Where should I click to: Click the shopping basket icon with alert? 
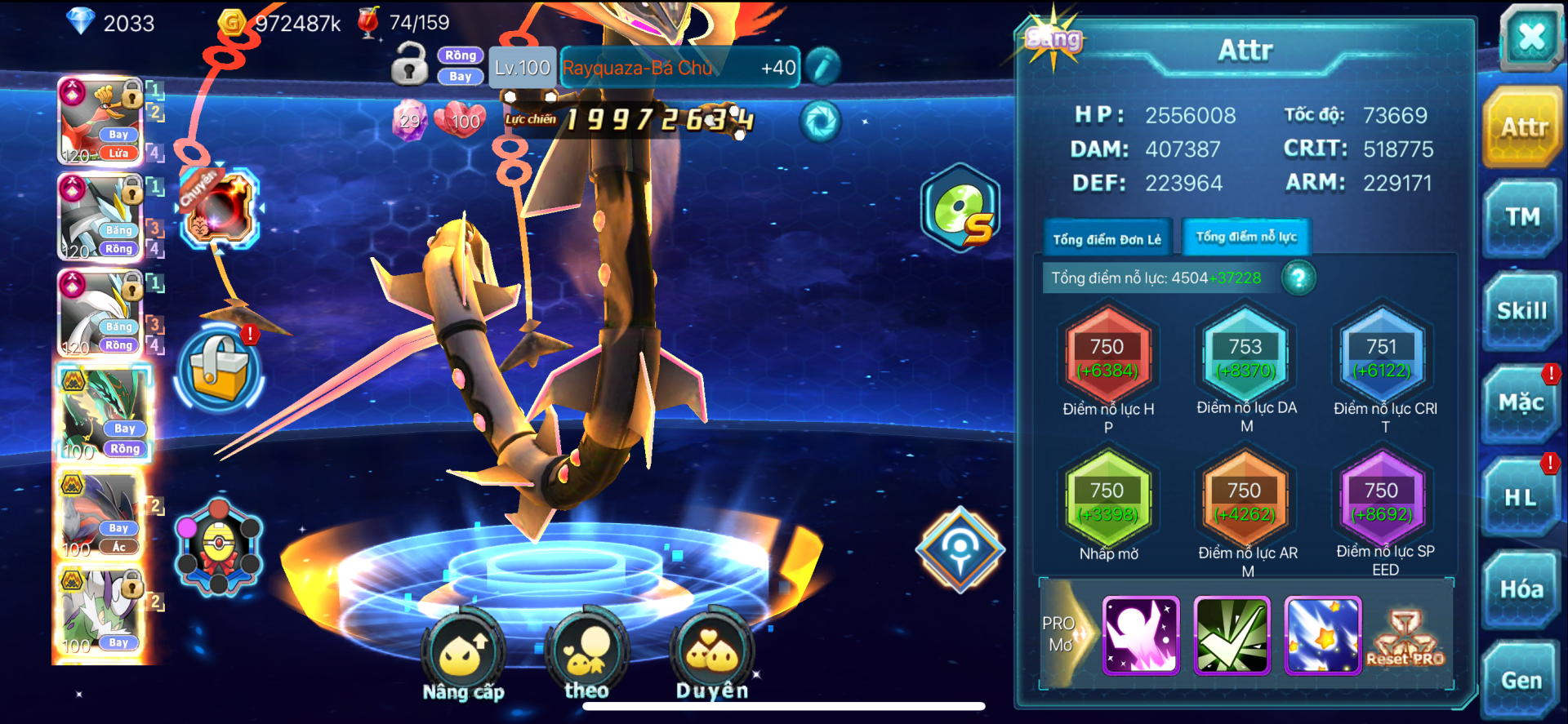click(x=219, y=367)
